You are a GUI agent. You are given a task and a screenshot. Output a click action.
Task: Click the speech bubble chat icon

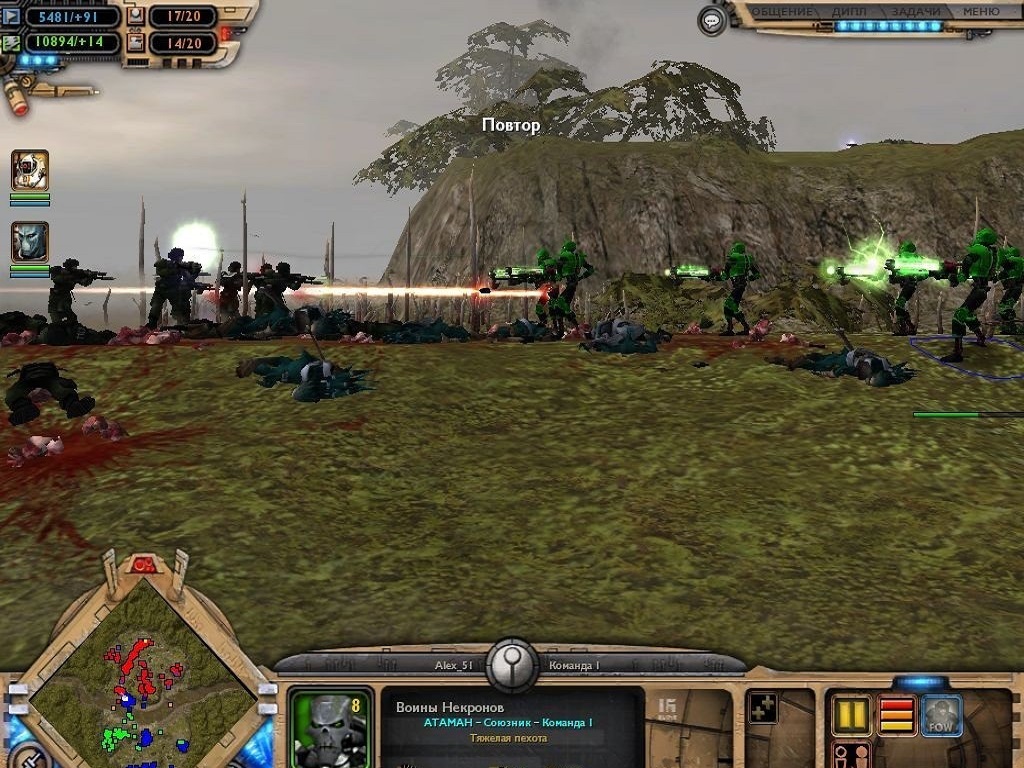tap(711, 19)
